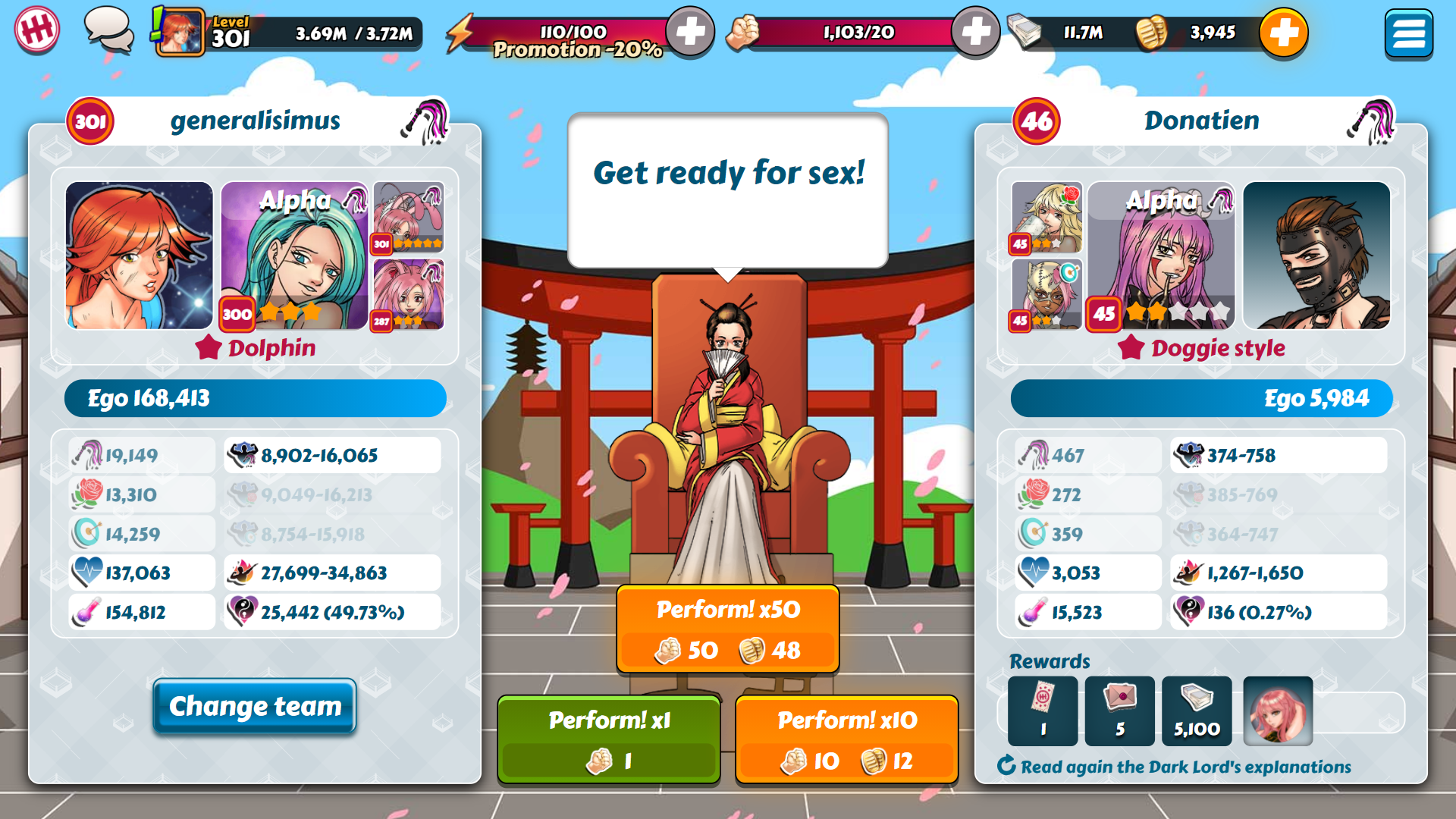This screenshot has height=819, width=1456.
Task: Inspect the pink envelope reward slot
Action: (x=1119, y=711)
